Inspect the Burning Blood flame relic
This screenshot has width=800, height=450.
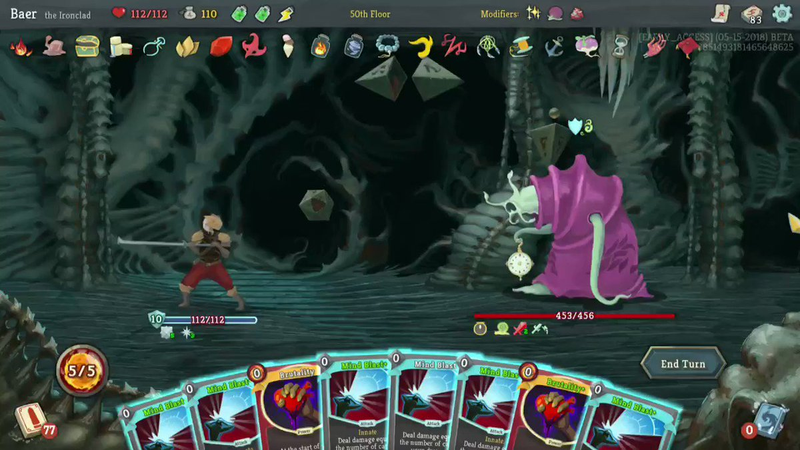point(20,46)
